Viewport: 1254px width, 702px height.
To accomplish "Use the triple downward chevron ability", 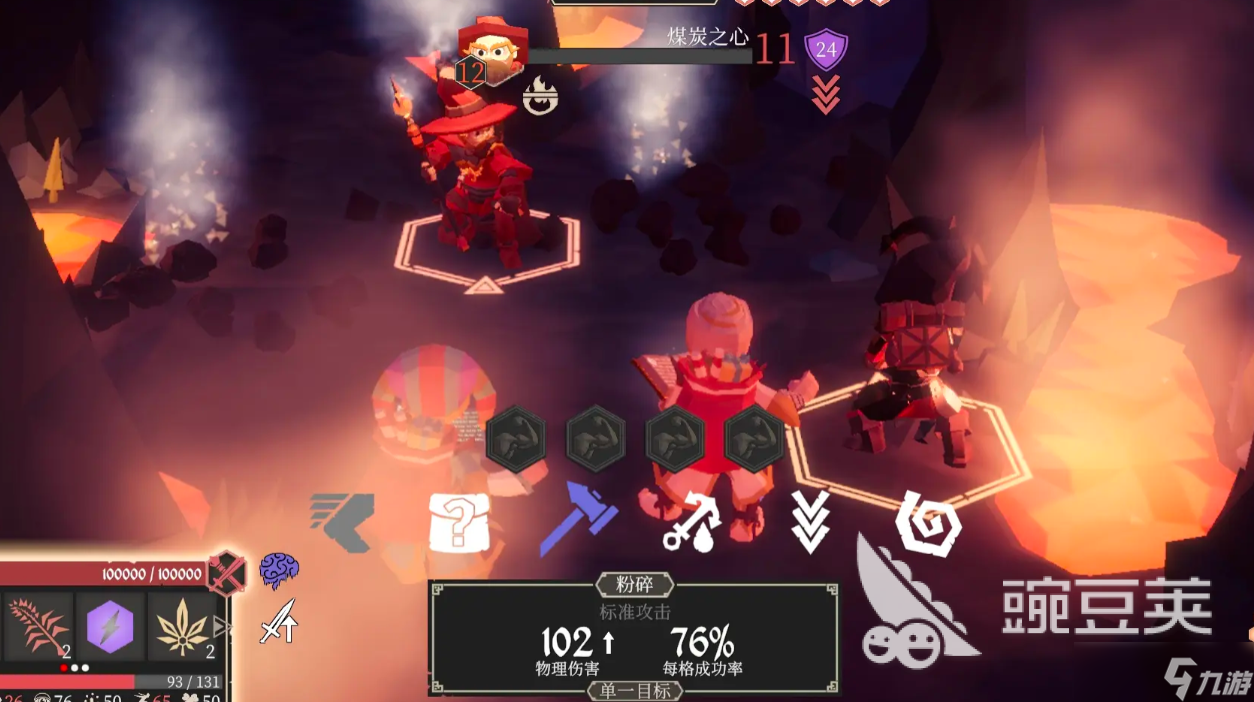I will [810, 521].
